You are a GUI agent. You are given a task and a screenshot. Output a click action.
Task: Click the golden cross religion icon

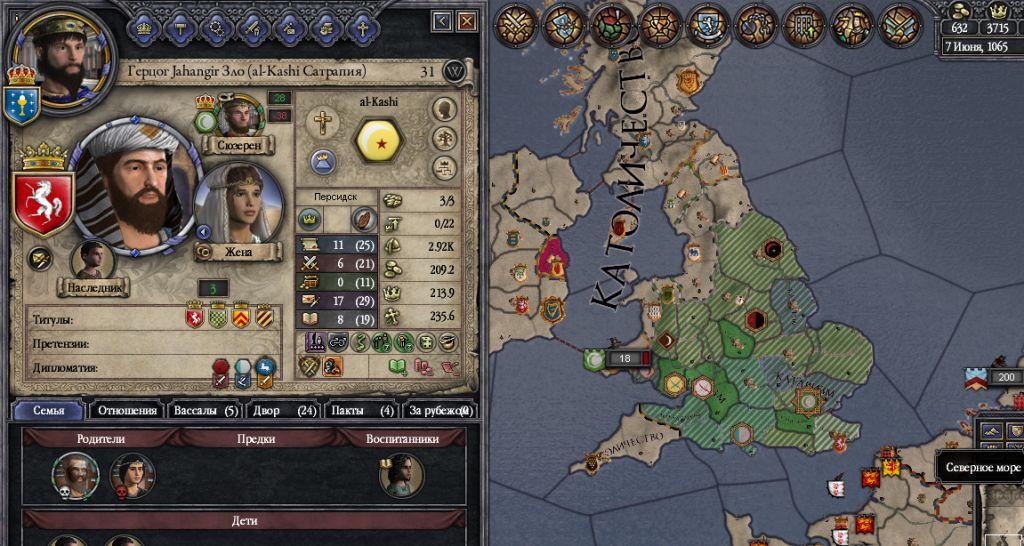click(x=322, y=124)
